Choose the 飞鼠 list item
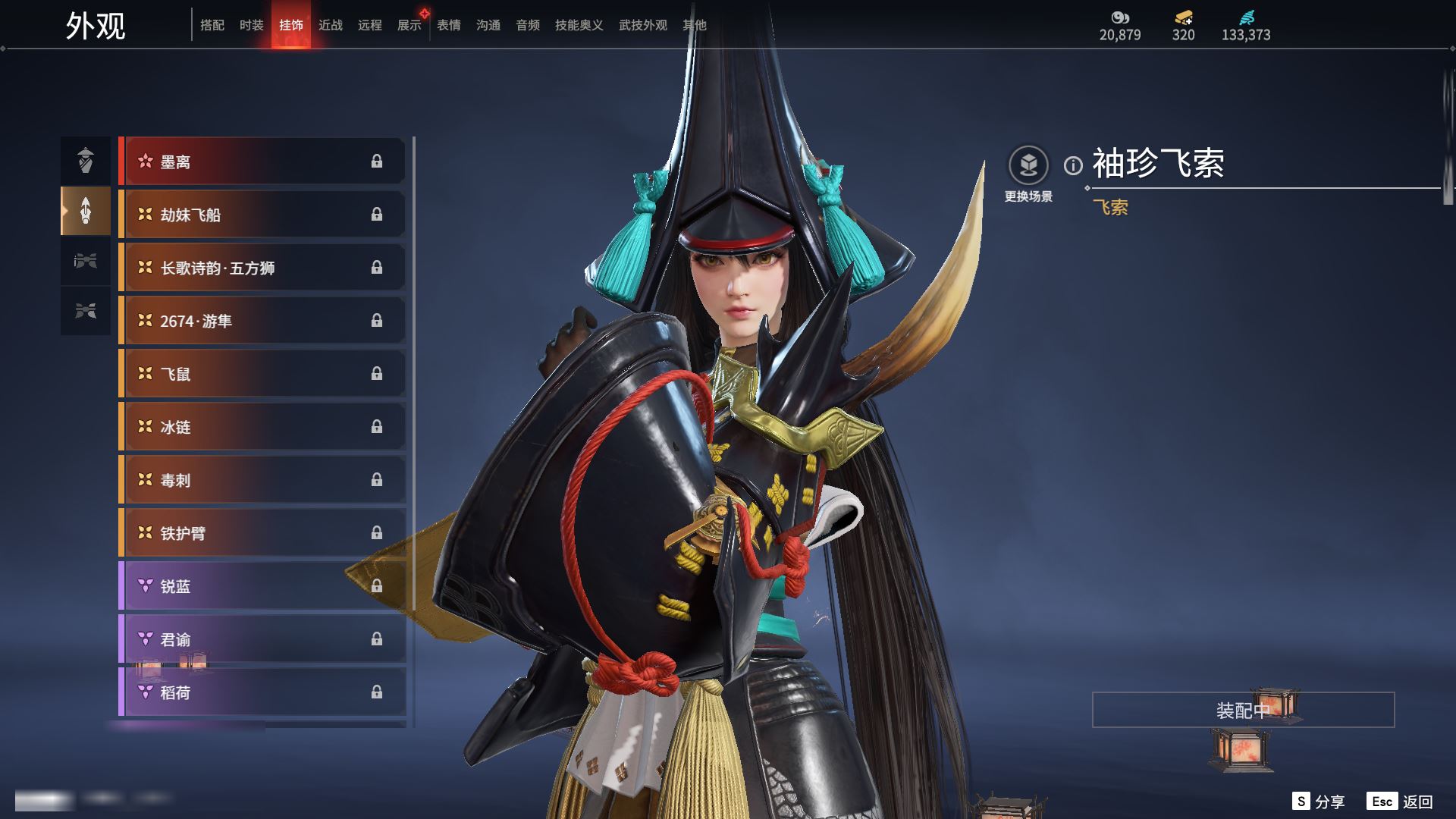The height and width of the screenshot is (819, 1456). [262, 374]
